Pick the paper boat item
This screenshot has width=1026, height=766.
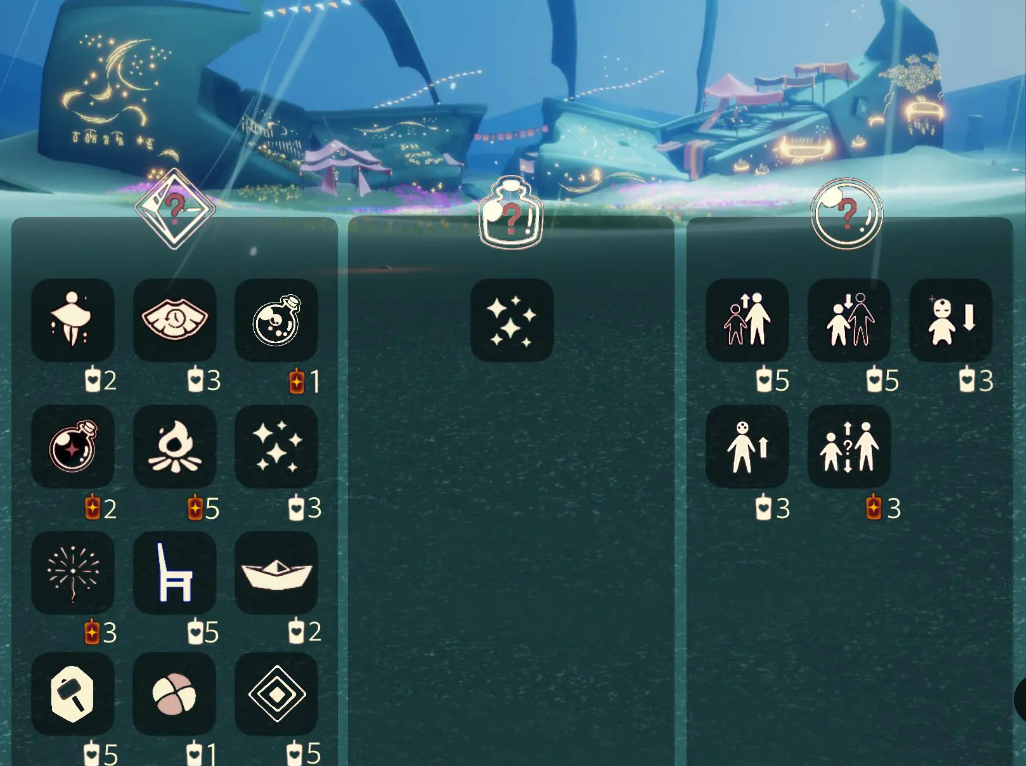(276, 573)
